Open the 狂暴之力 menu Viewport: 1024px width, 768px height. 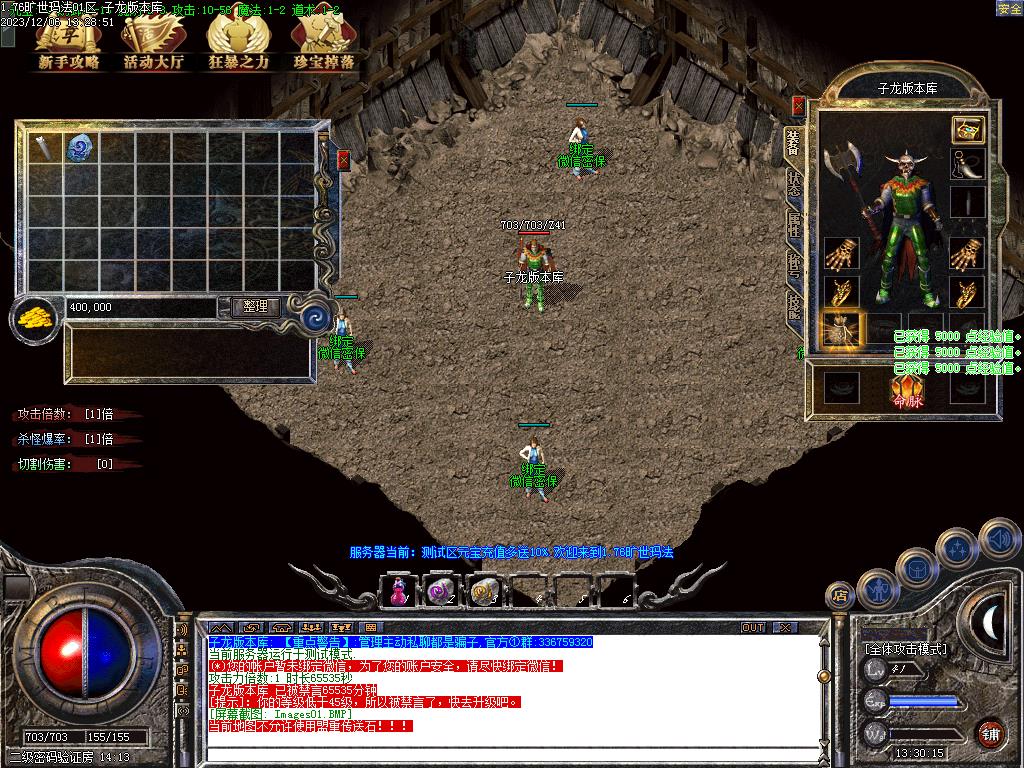pyautogui.click(x=238, y=45)
